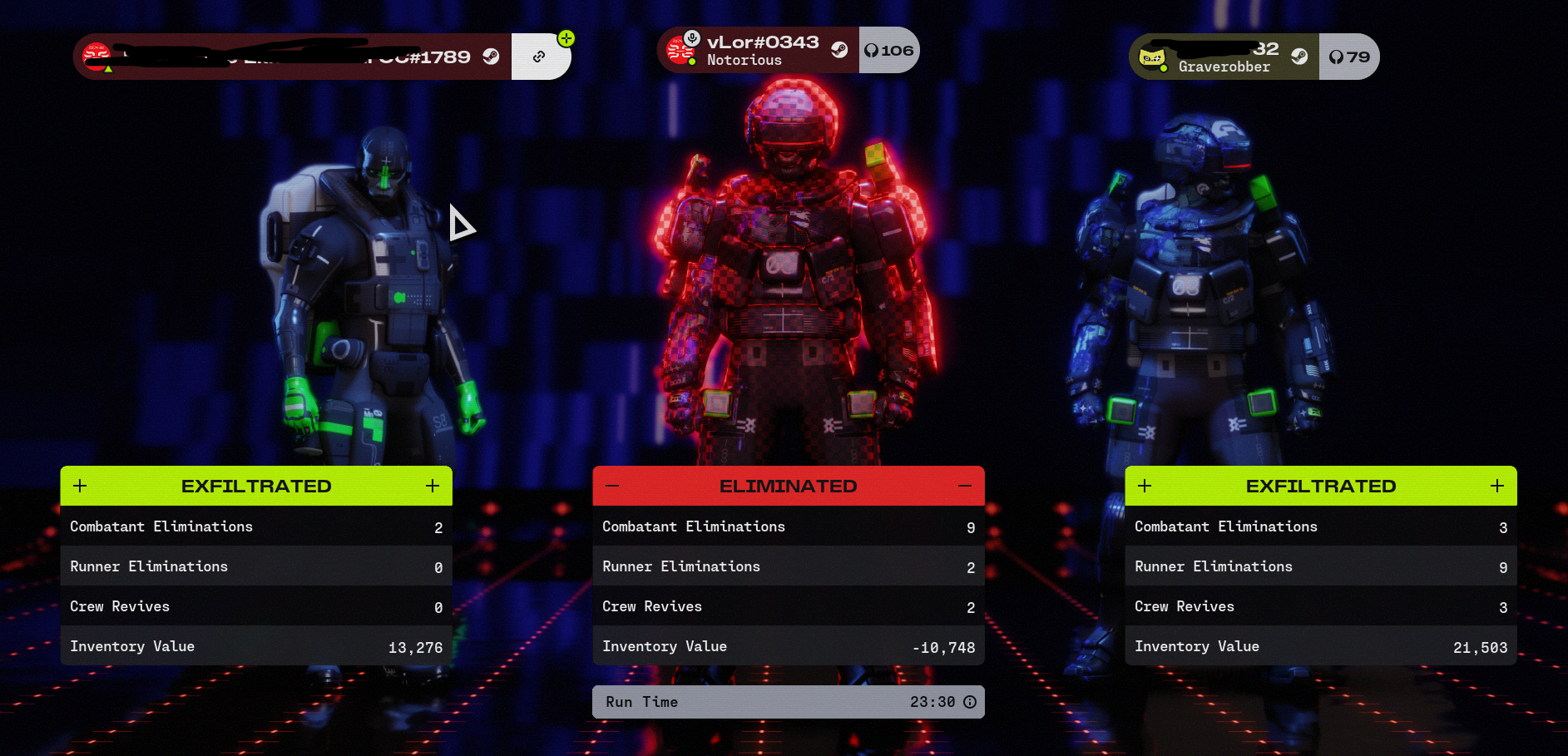Open the player card ending in #1789
The width and height of the screenshot is (1568, 756).
point(291,57)
